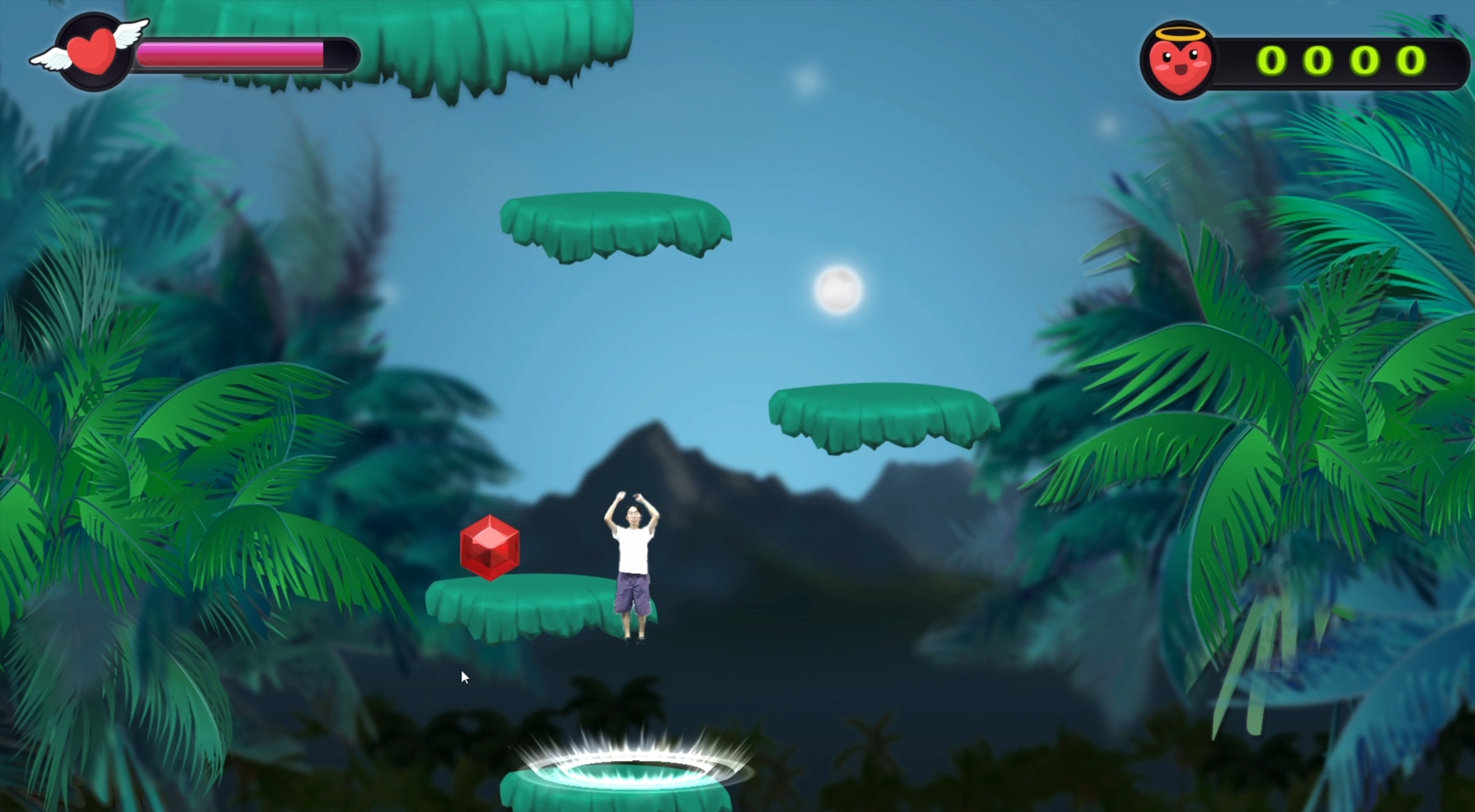The height and width of the screenshot is (812, 1475).
Task: Click the pink health progress bar
Action: pos(230,52)
